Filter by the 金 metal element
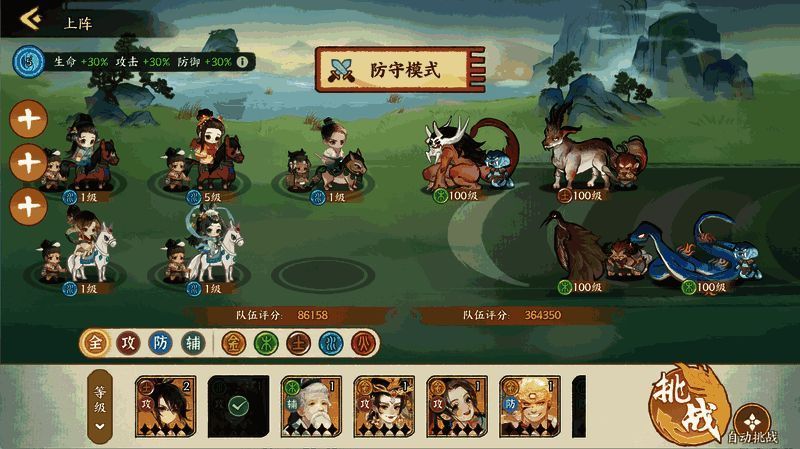Image resolution: width=800 pixels, height=449 pixels. pos(233,343)
